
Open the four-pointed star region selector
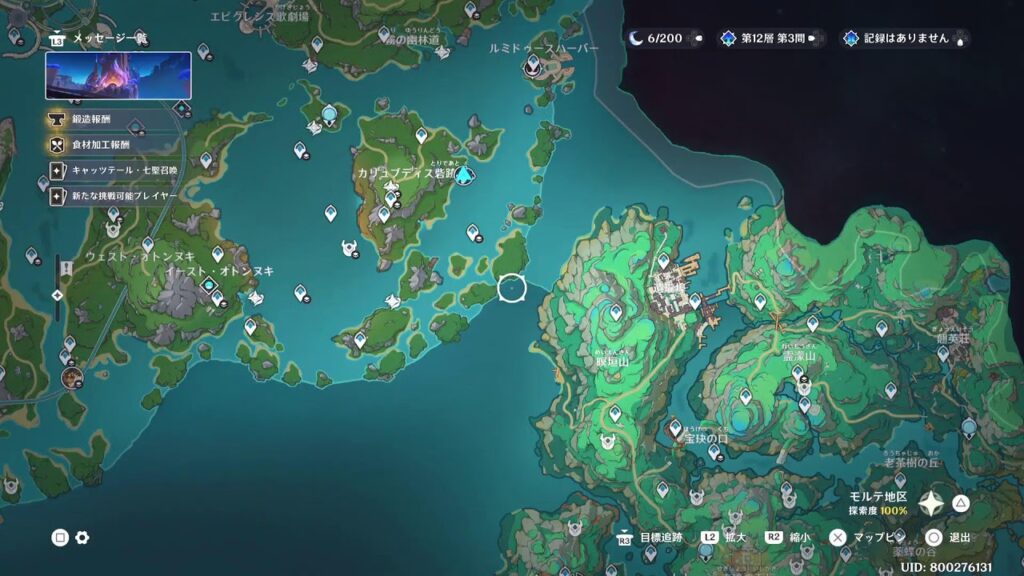(932, 503)
